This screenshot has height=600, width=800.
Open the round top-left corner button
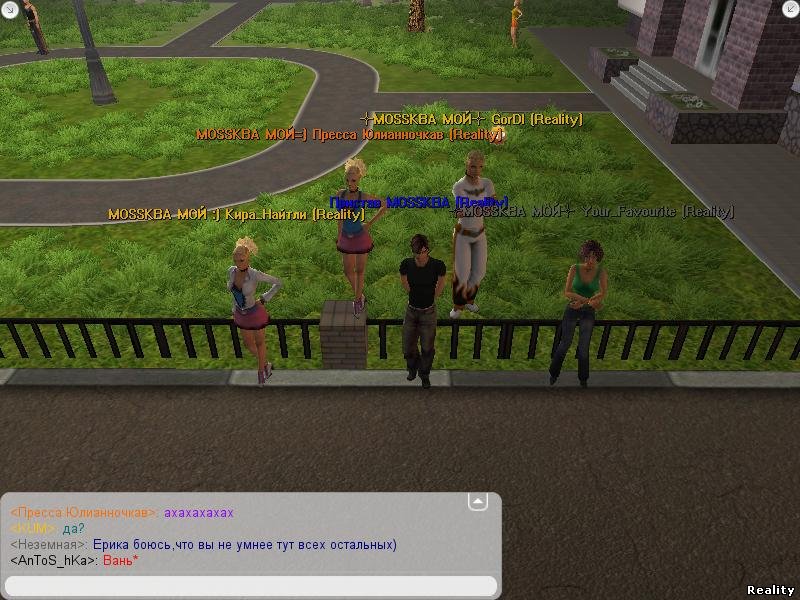9,9
